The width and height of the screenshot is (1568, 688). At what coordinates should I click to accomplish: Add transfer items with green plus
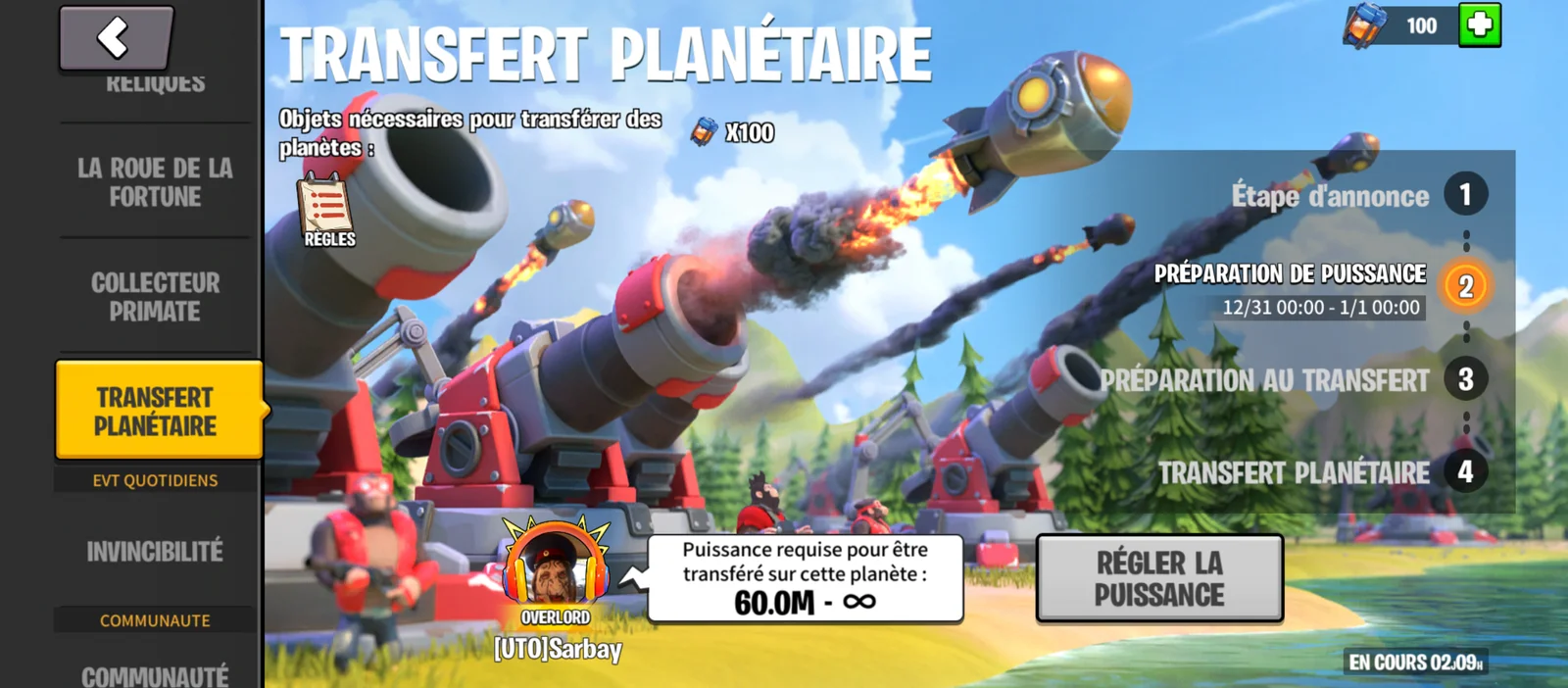(1479, 25)
